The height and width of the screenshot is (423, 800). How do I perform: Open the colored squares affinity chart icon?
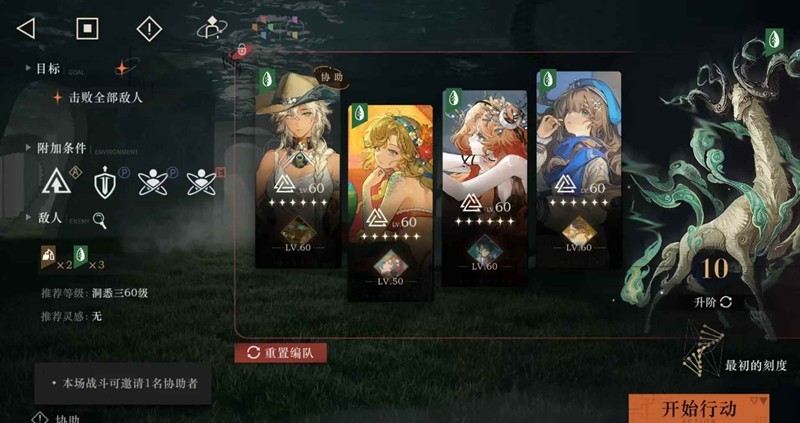point(267,28)
